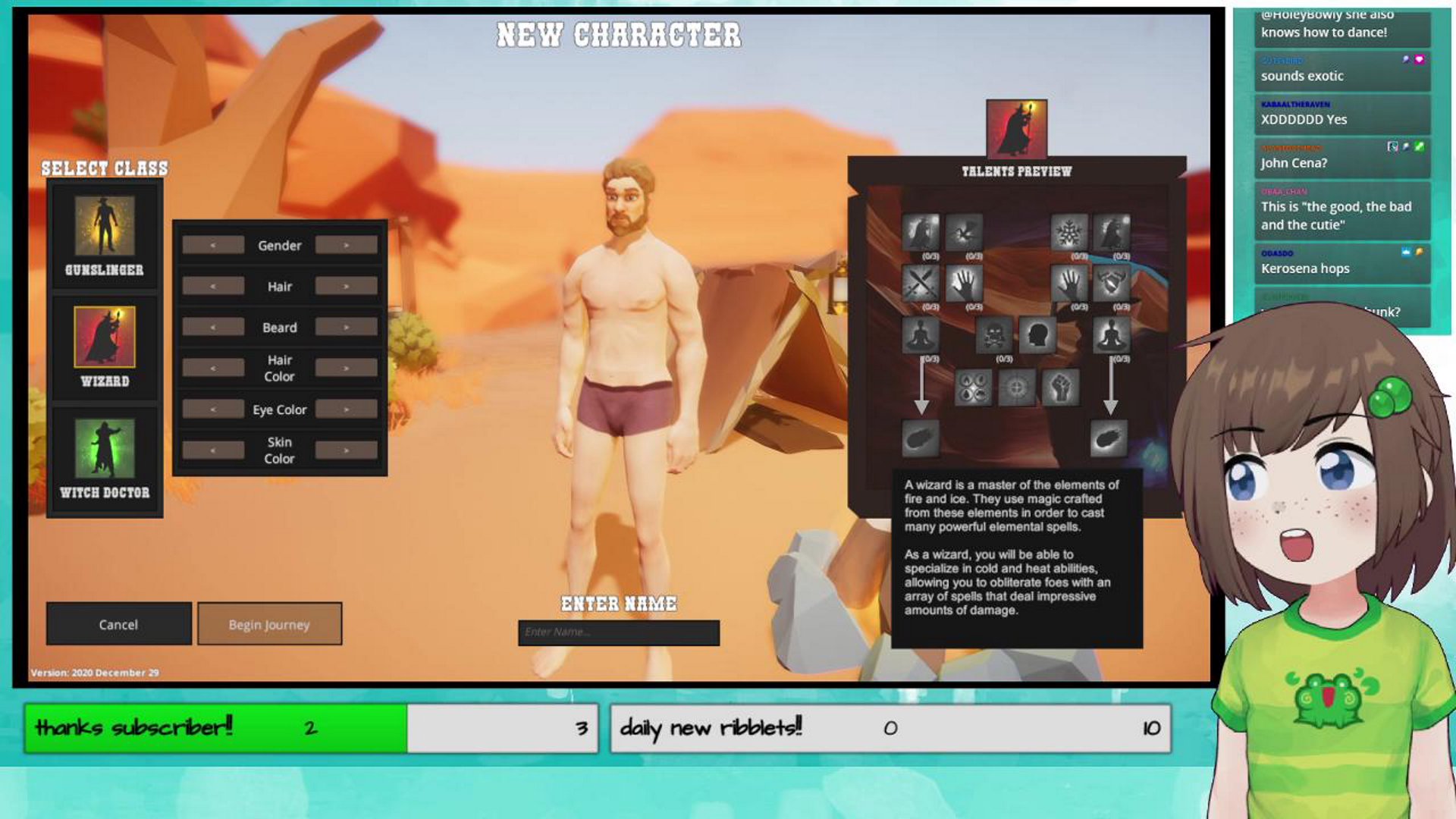
Task: Click the Enter Name text field
Action: (618, 632)
